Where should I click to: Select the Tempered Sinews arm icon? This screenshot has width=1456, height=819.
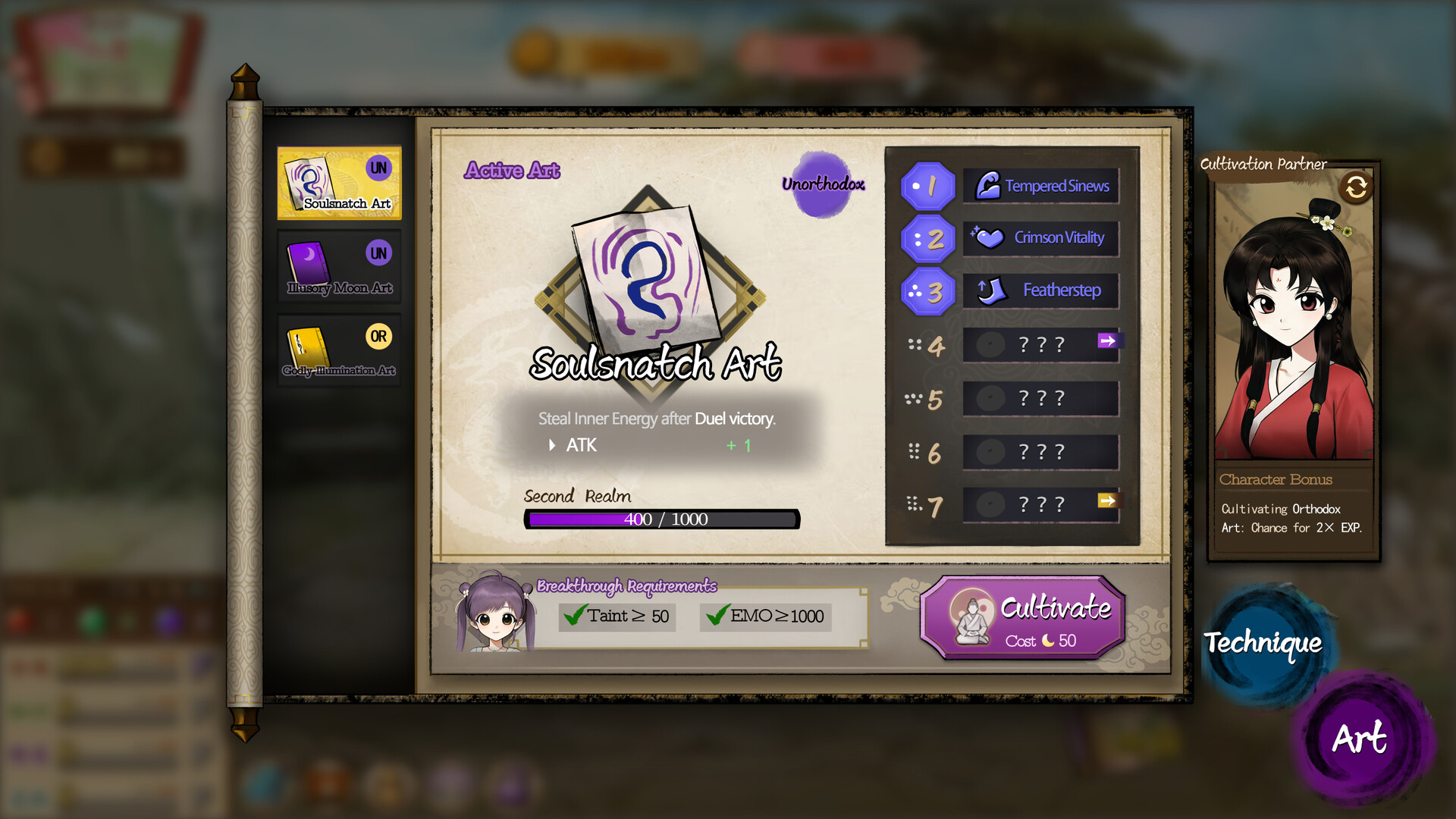point(987,184)
